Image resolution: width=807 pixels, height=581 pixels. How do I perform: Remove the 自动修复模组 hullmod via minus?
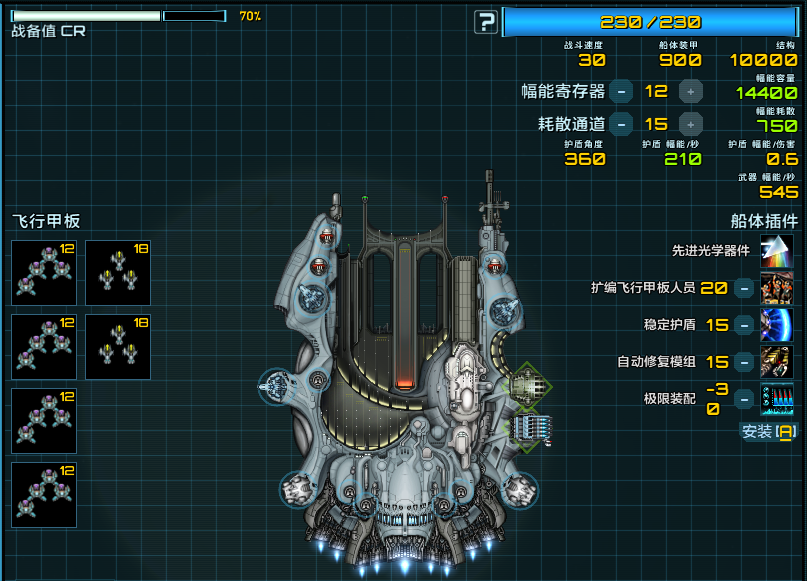(x=744, y=362)
